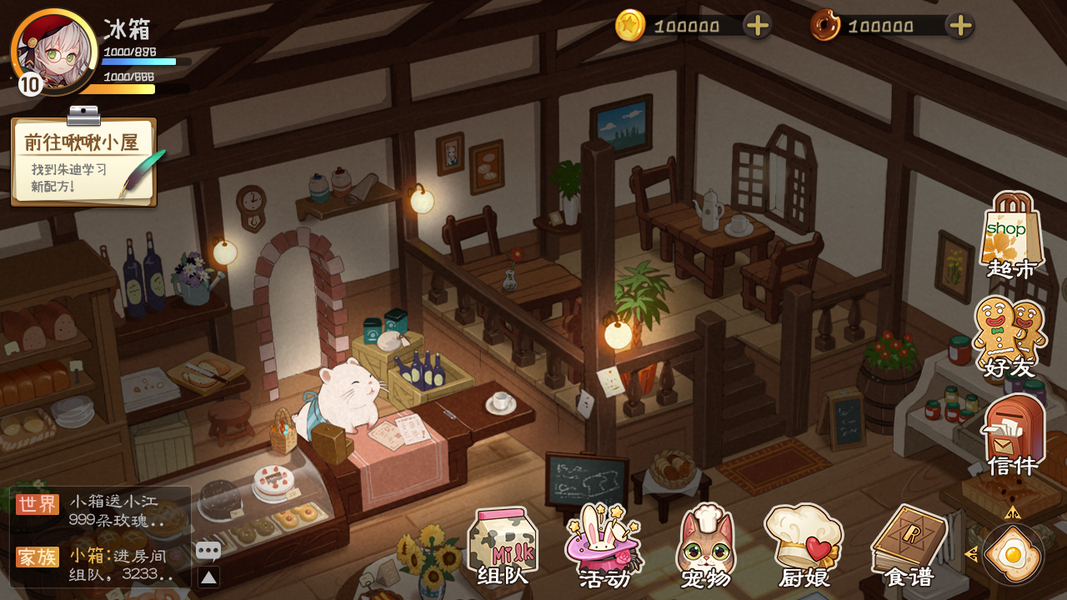Open the player avatar profile
Image resolution: width=1067 pixels, height=600 pixels.
click(52, 50)
